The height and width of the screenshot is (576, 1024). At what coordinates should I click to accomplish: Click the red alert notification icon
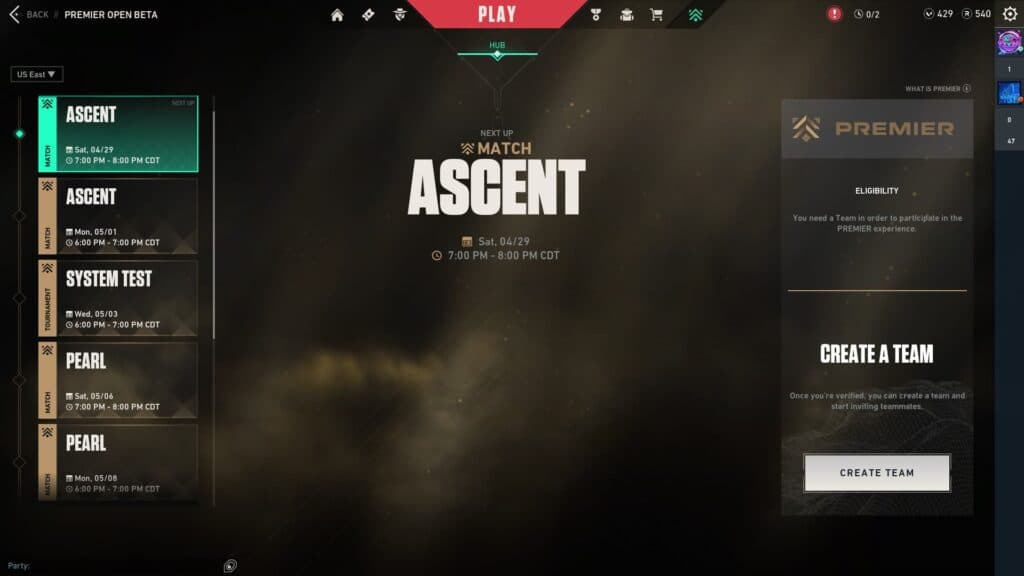[835, 14]
